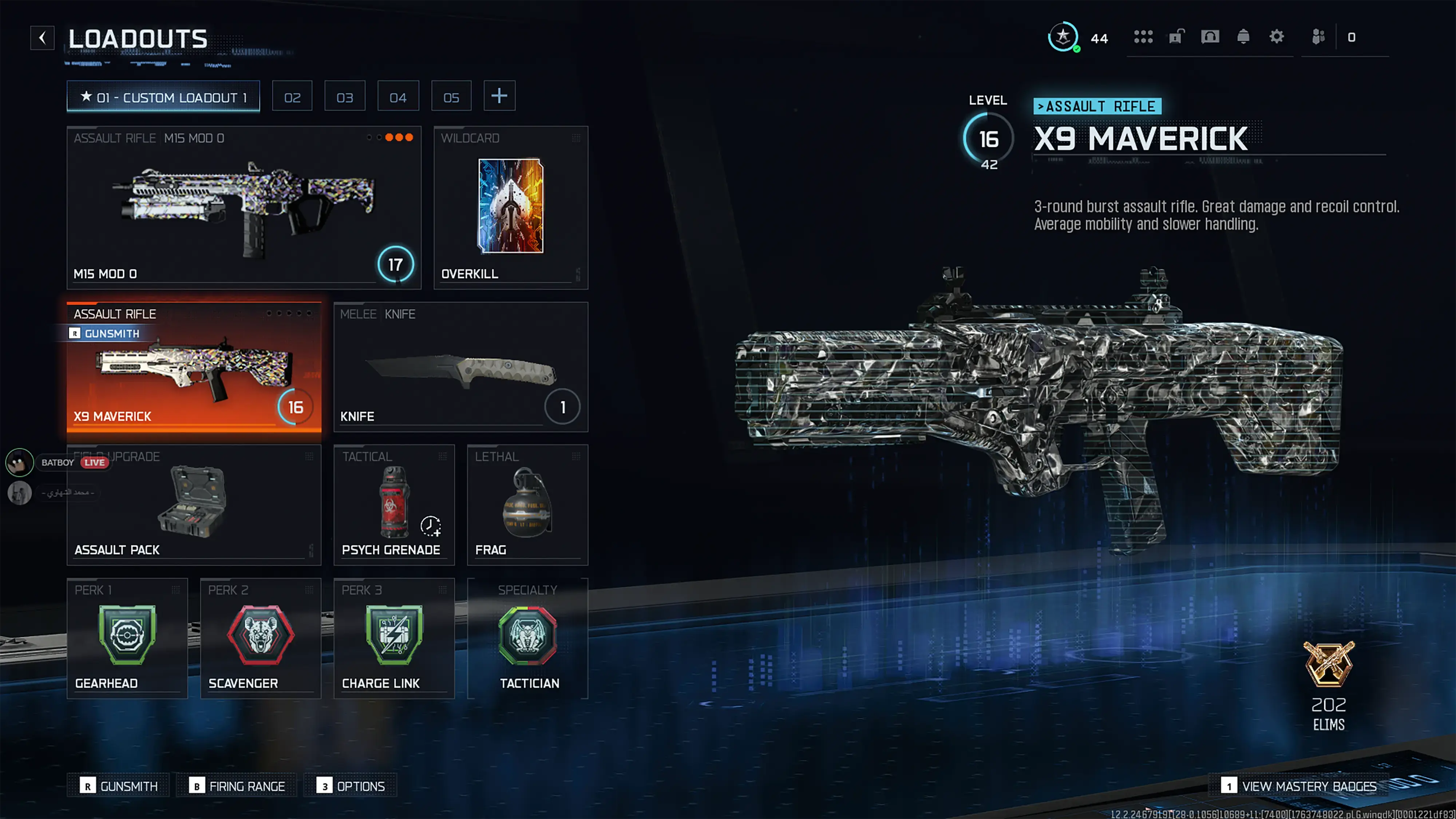
Task: Open the social party icon near the counter
Action: (x=1319, y=37)
